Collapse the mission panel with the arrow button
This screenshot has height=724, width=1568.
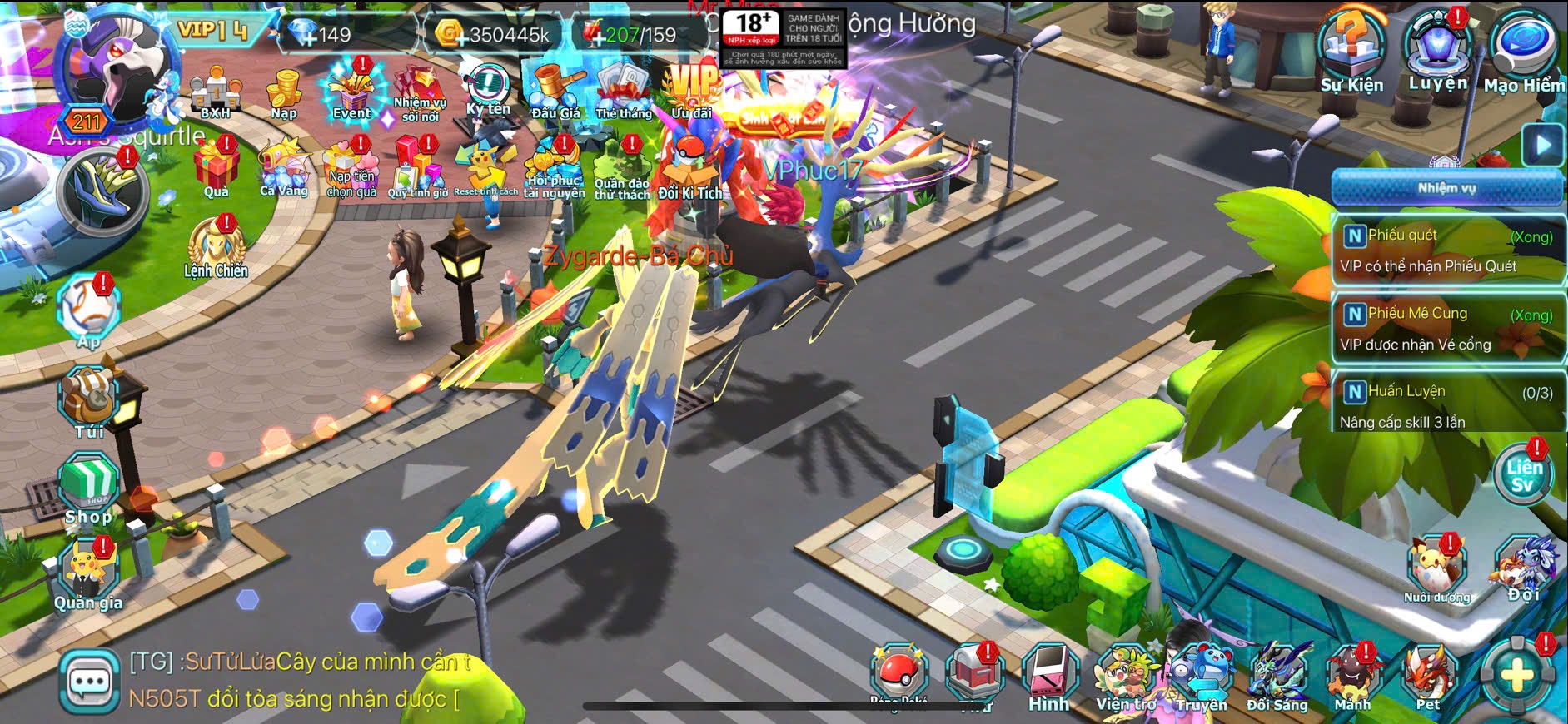point(1543,145)
